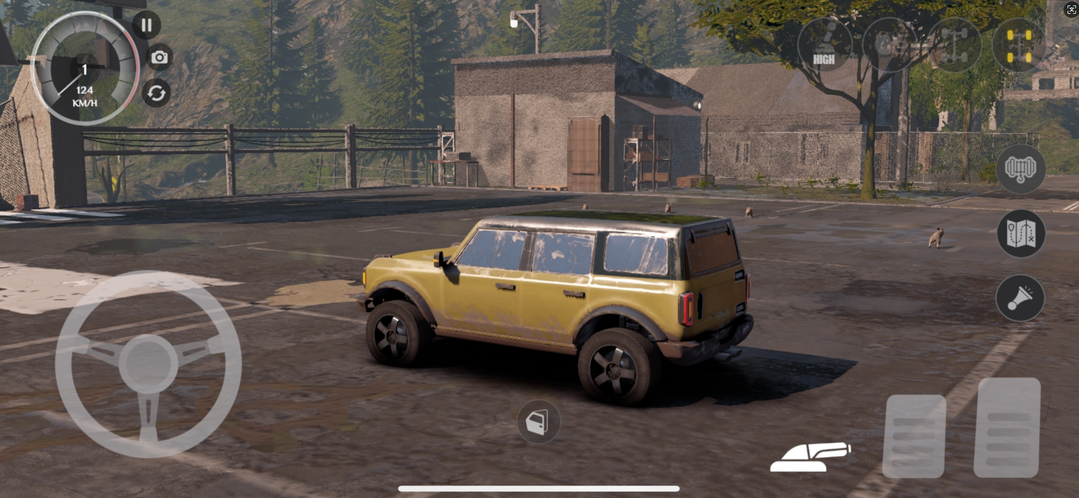This screenshot has height=498, width=1079.
Task: Tap the circular arrows reset icon
Action: (x=156, y=93)
